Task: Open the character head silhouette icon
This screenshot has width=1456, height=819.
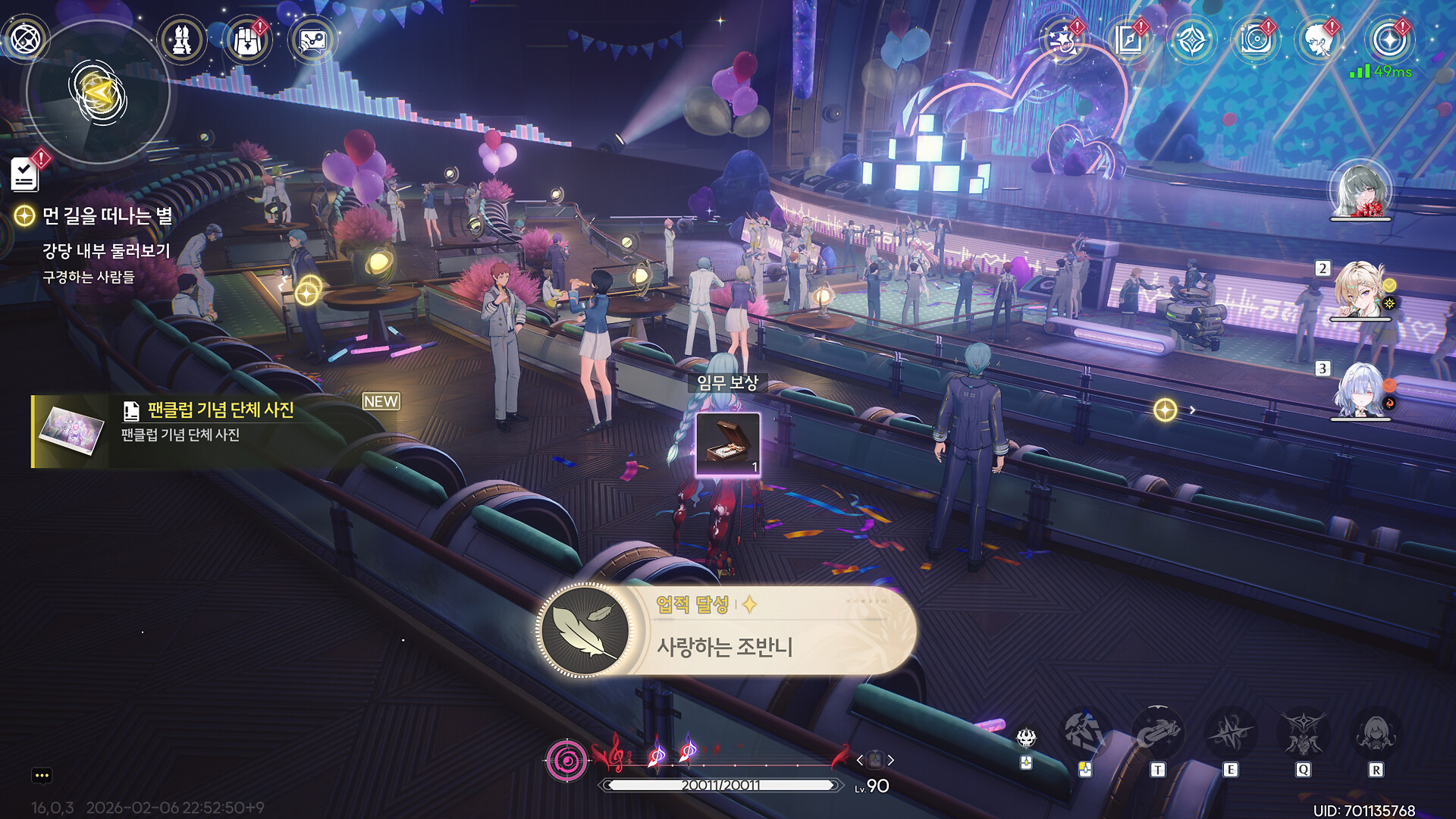Action: point(1319,40)
